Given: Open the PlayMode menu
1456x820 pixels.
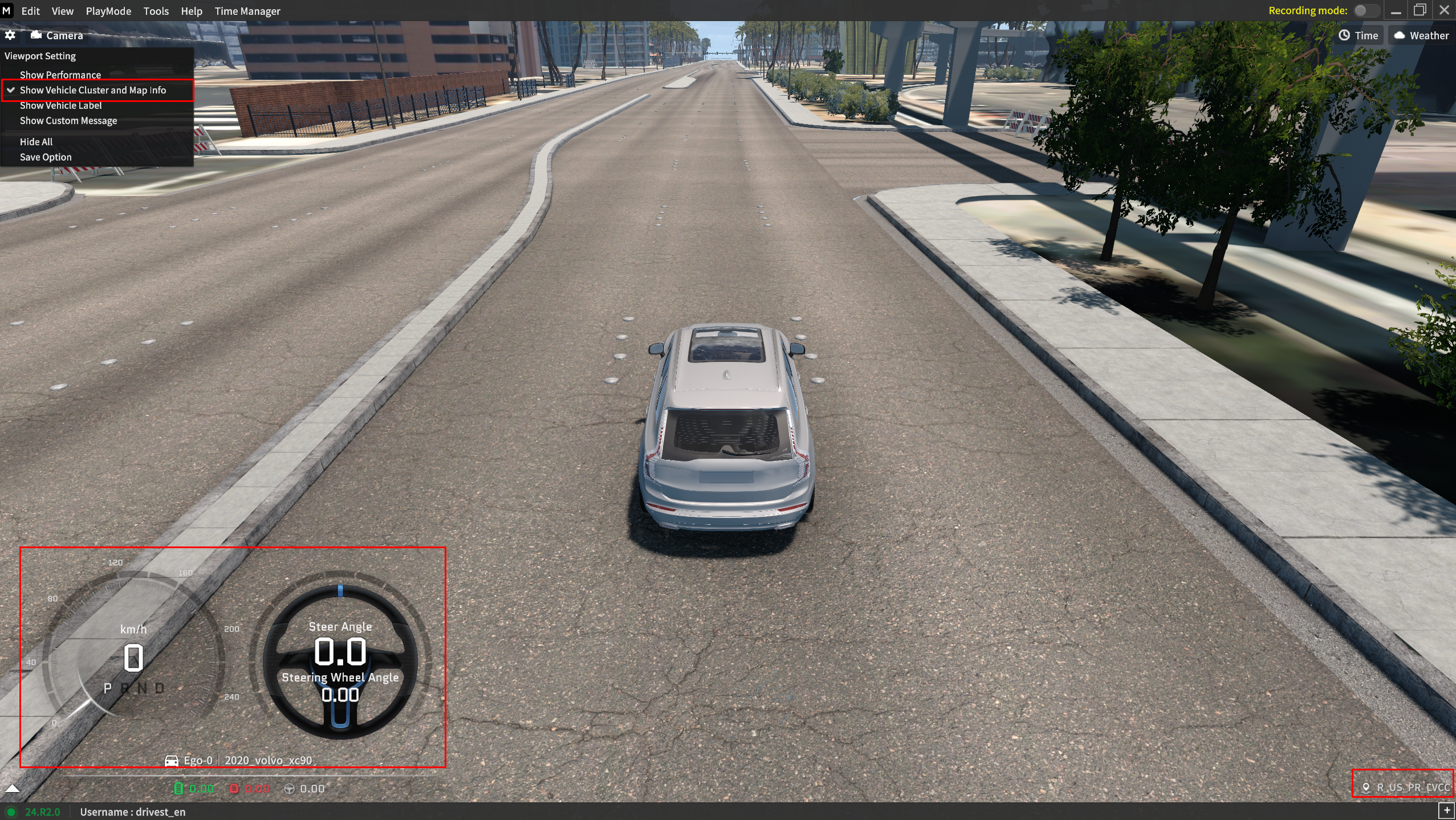Looking at the screenshot, I should [108, 11].
